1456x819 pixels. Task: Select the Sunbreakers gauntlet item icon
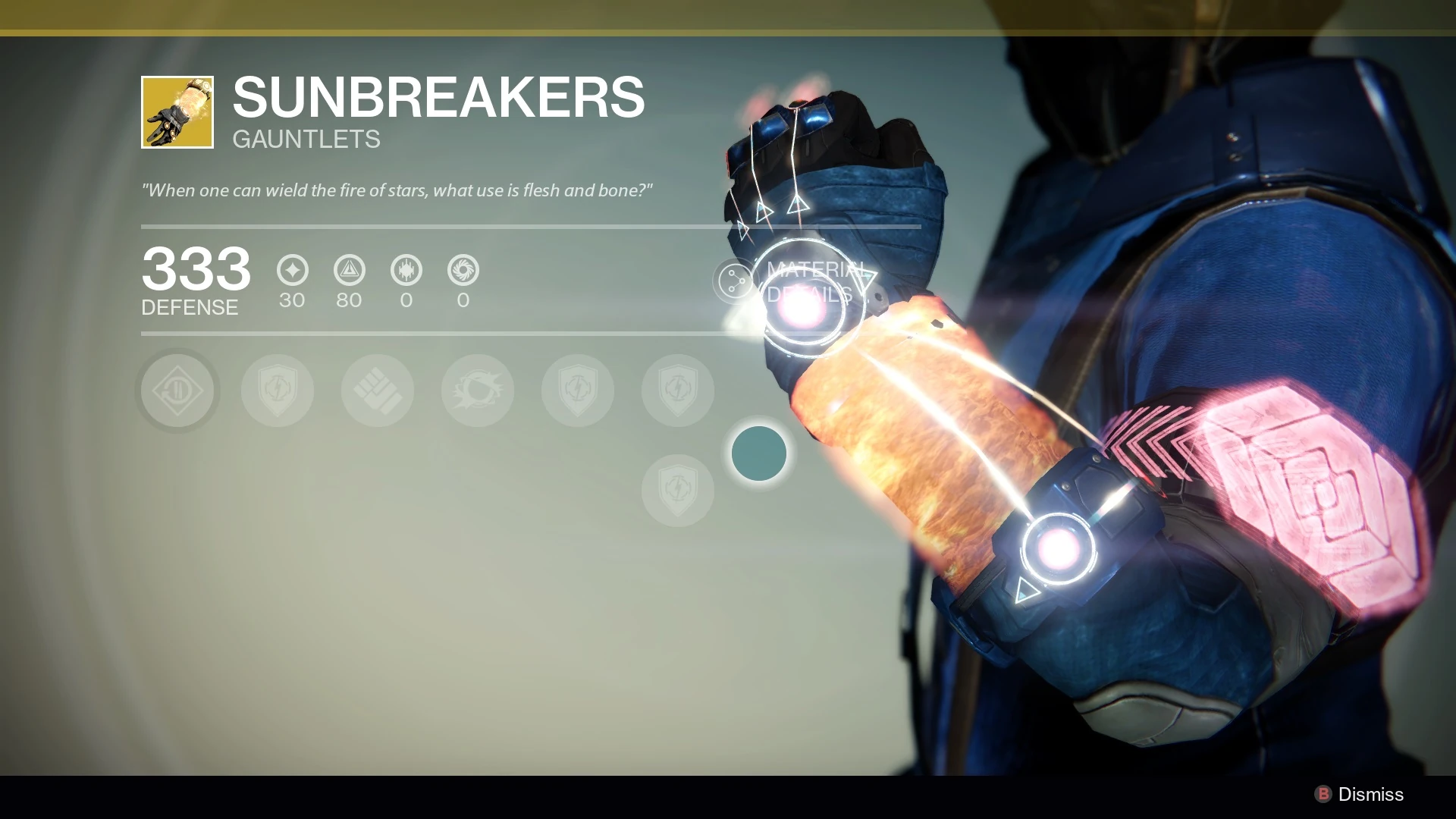177,112
